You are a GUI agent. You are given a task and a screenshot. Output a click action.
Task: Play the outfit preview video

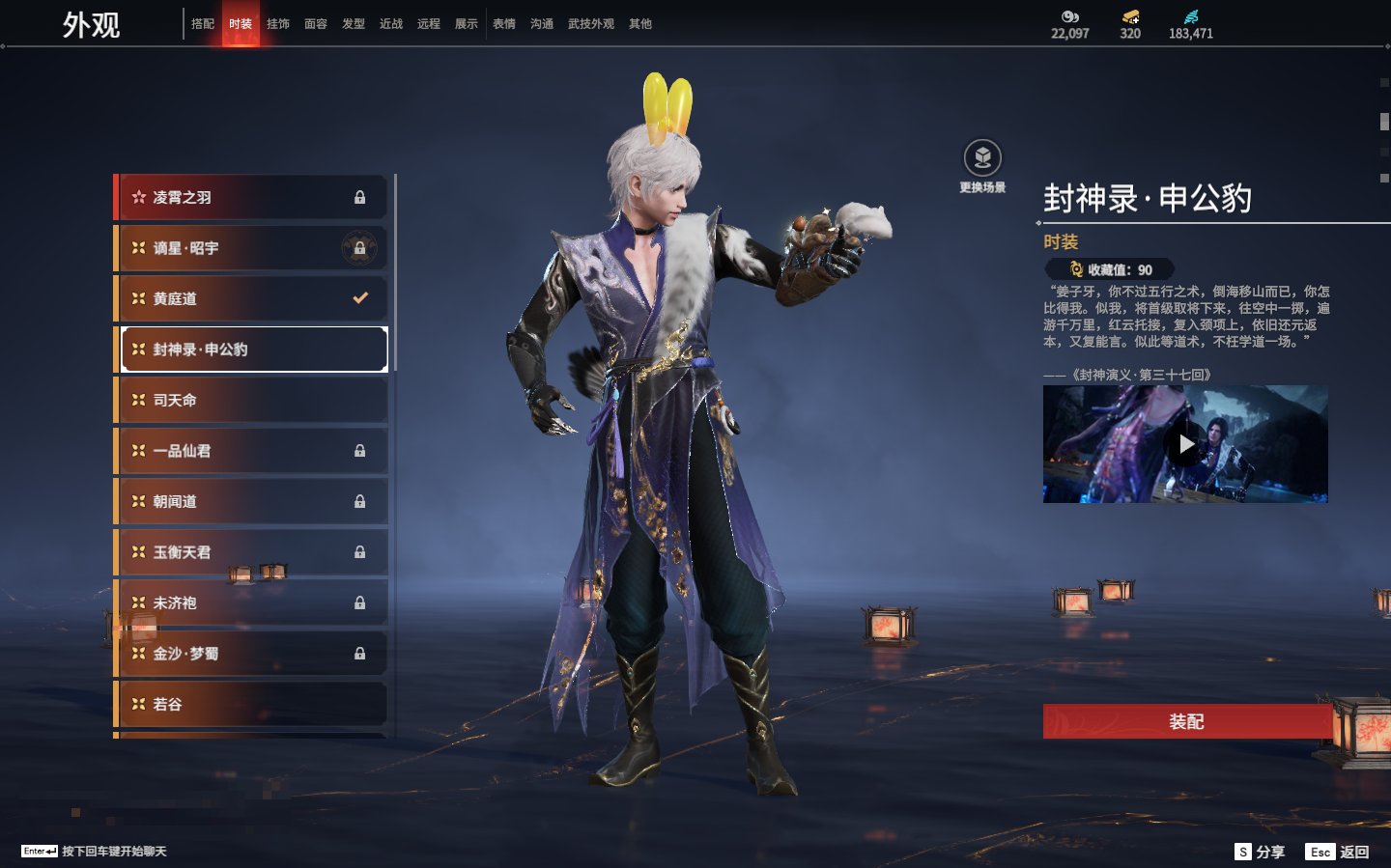pos(1185,444)
